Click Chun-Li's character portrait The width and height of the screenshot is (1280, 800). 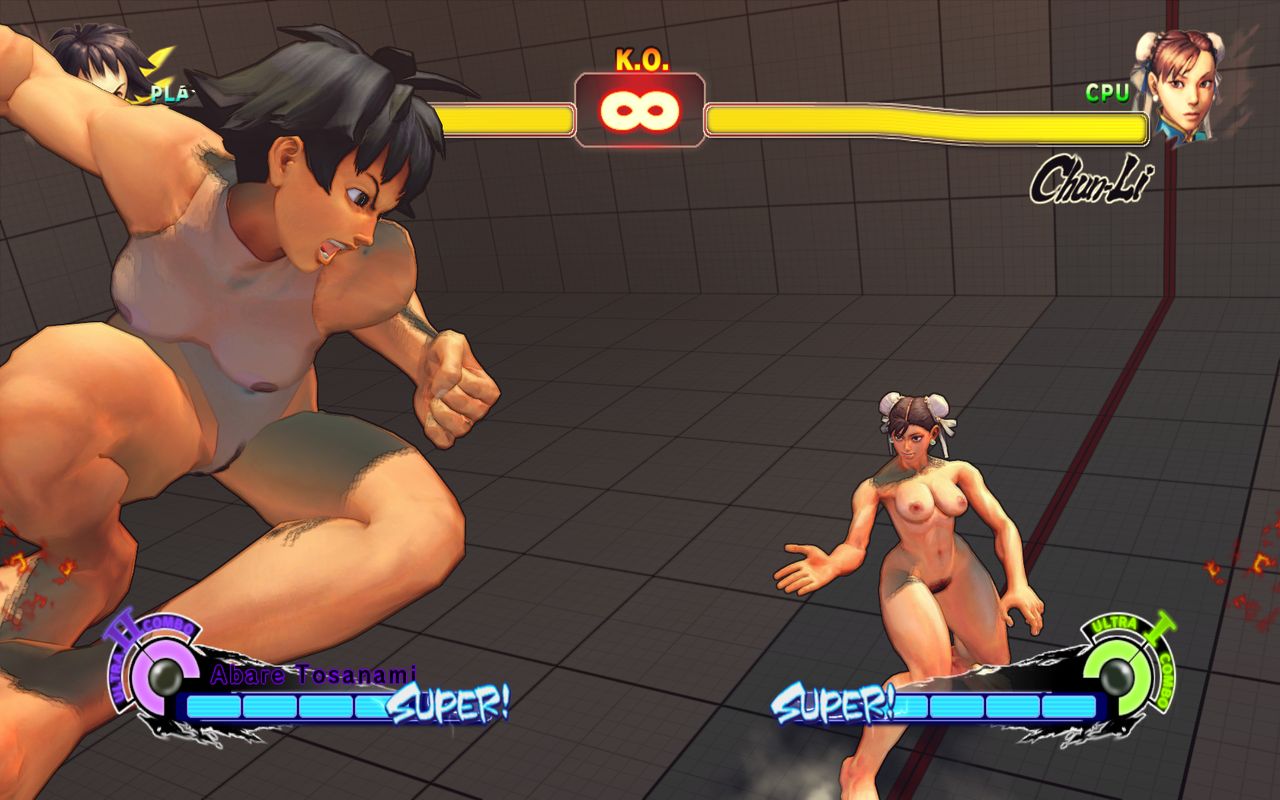click(1174, 85)
